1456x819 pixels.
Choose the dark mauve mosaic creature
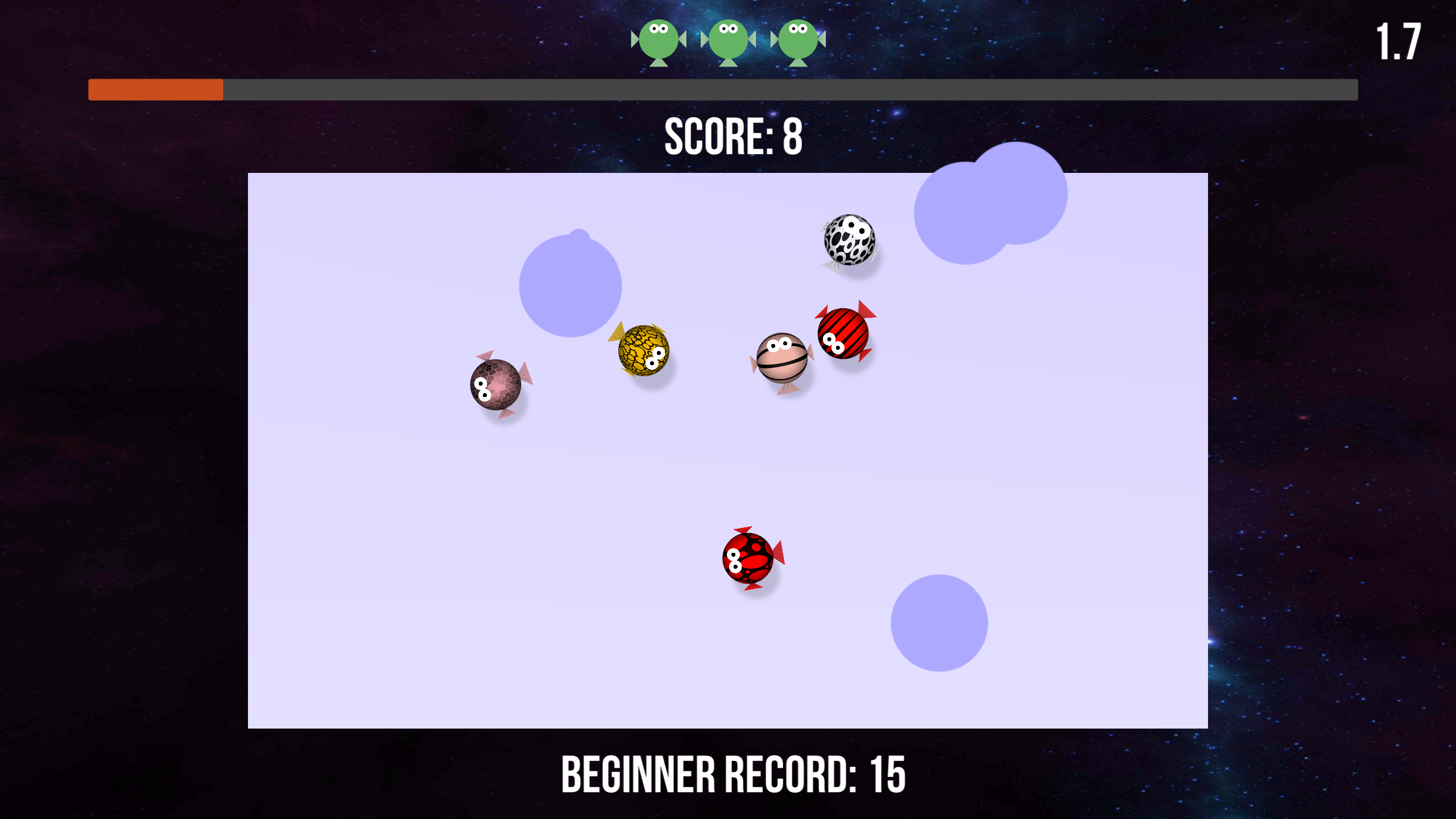495,384
